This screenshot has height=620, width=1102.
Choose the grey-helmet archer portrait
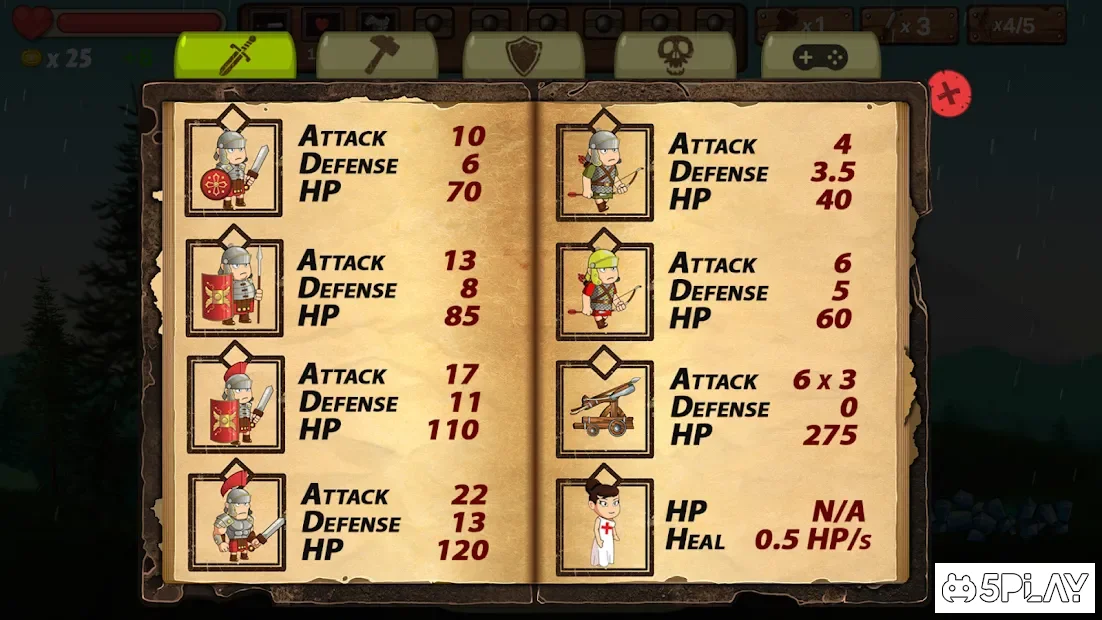(x=604, y=172)
